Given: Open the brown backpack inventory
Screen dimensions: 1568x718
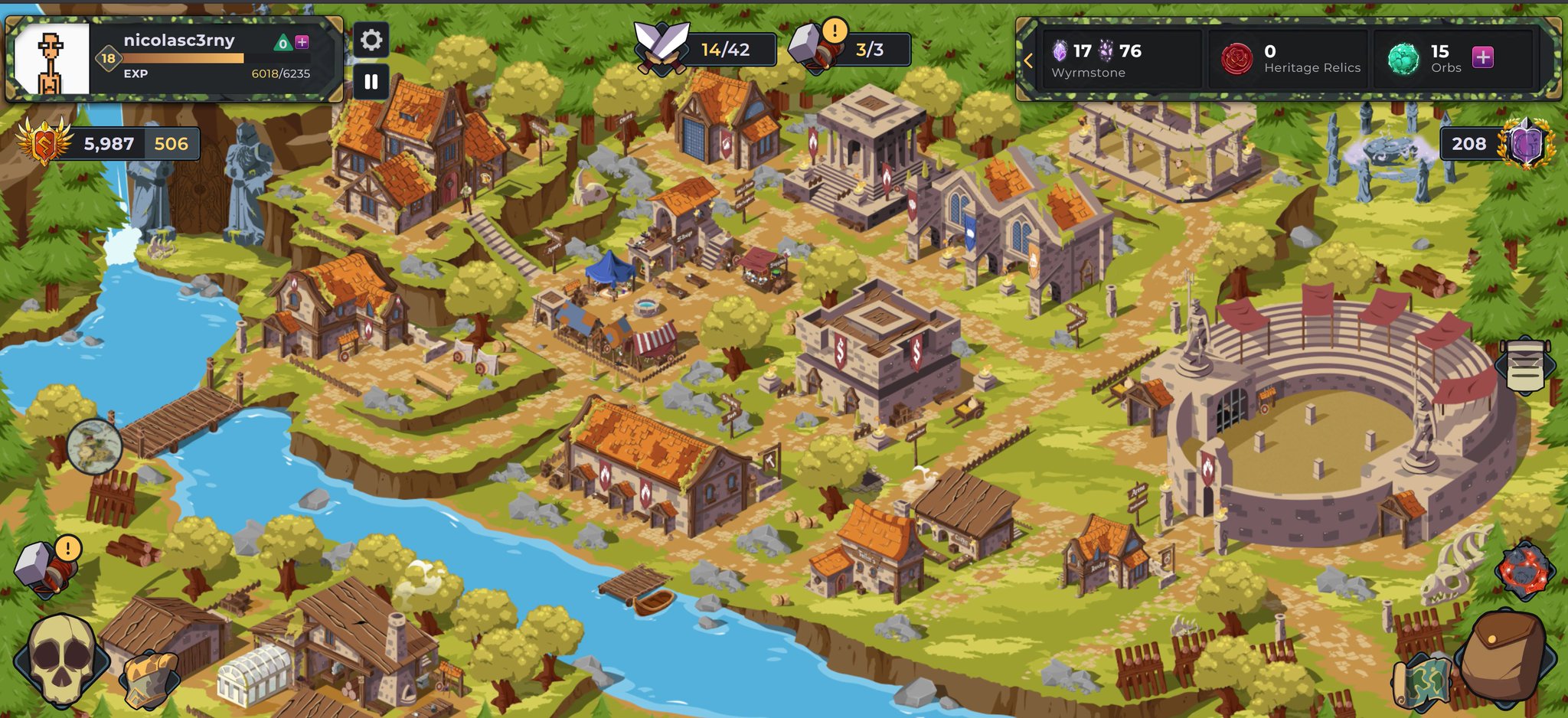Looking at the screenshot, I should [x=1502, y=657].
